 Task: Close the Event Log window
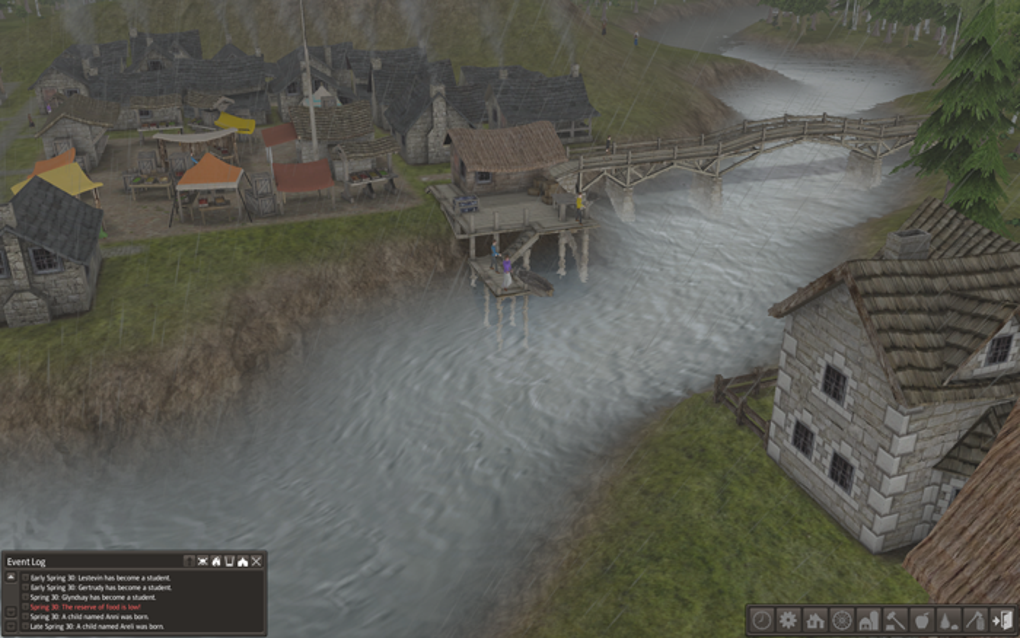pyautogui.click(x=256, y=562)
